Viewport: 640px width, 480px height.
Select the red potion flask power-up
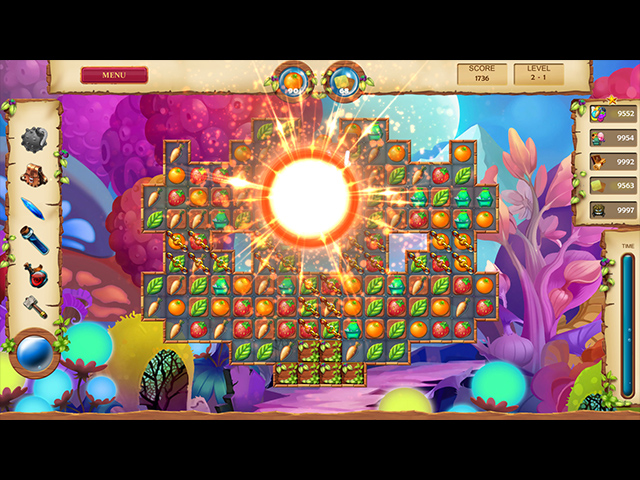pyautogui.click(x=35, y=274)
